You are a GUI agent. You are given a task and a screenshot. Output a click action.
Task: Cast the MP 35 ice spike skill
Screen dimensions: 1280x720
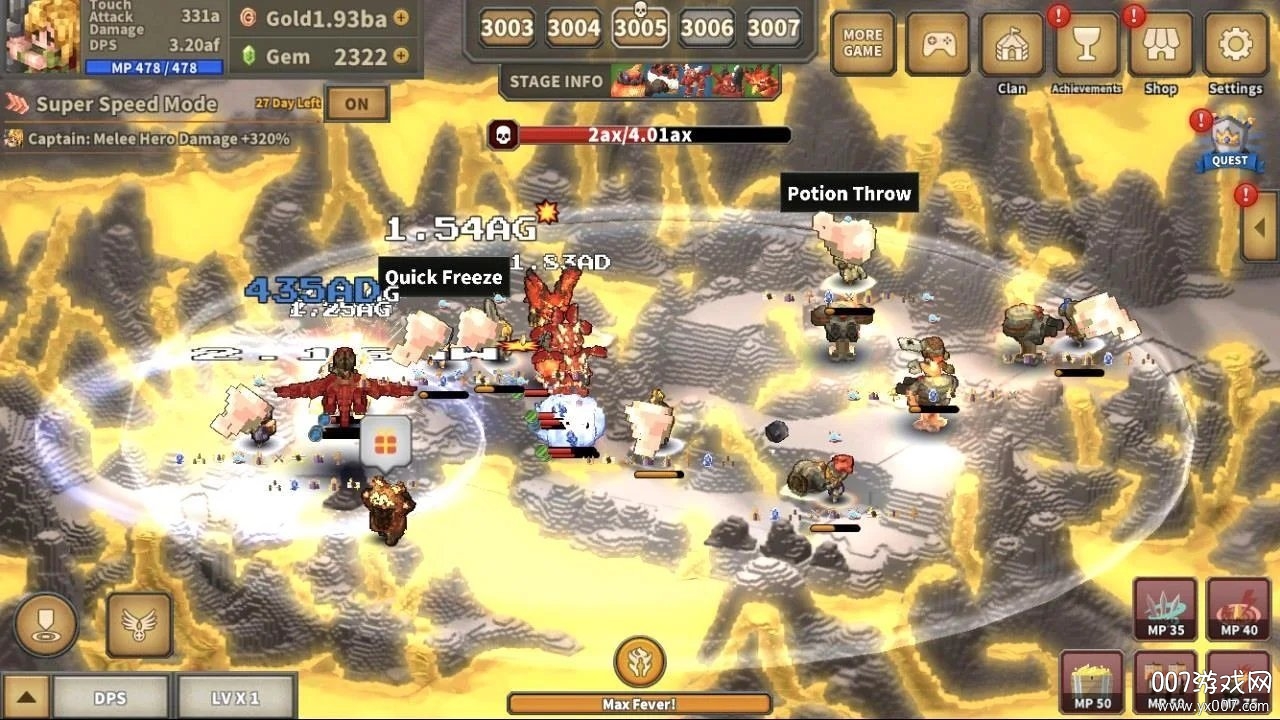click(1164, 608)
